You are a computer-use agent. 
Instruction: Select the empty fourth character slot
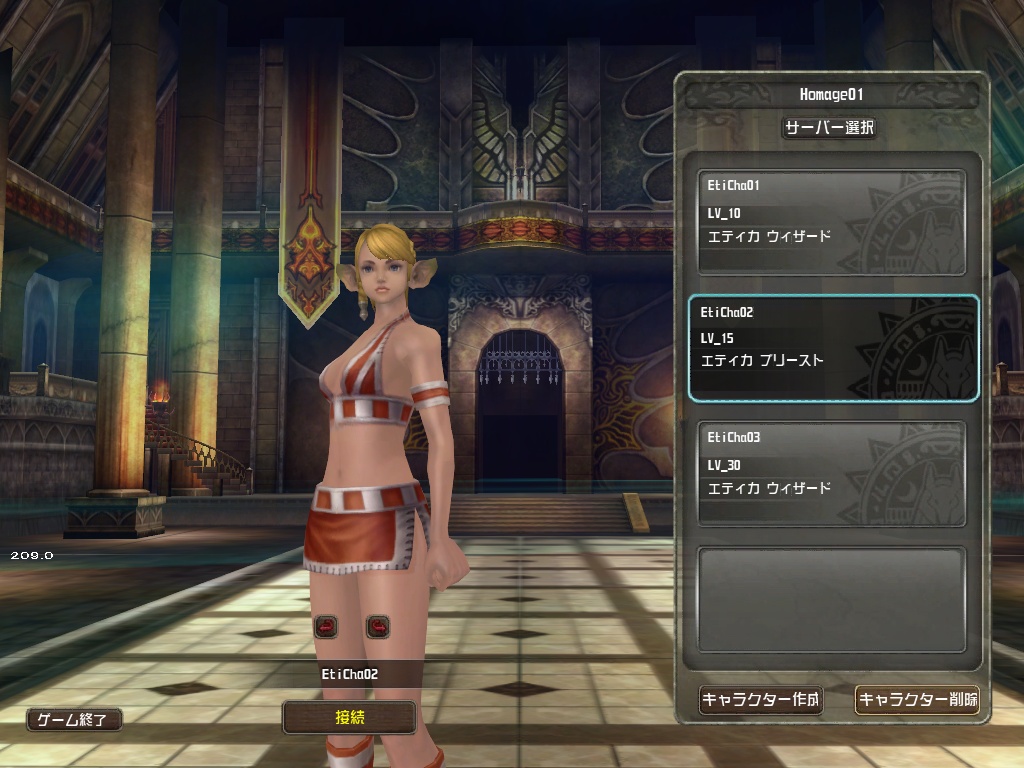click(x=831, y=599)
